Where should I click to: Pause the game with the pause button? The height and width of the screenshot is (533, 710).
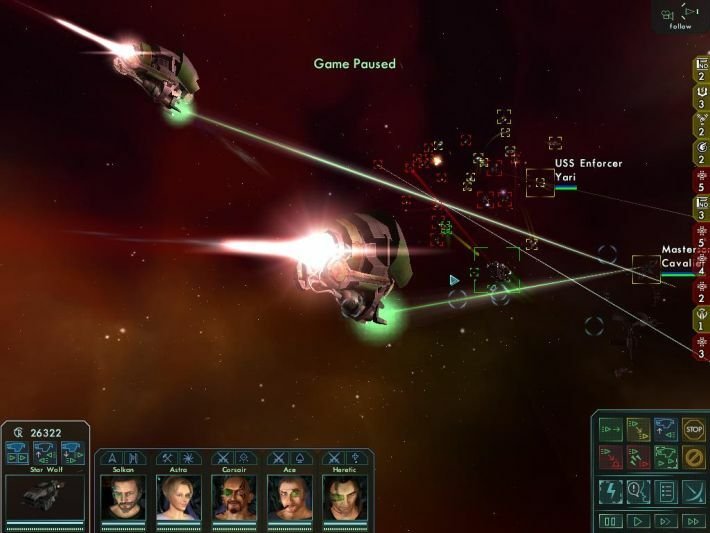[x=609, y=521]
